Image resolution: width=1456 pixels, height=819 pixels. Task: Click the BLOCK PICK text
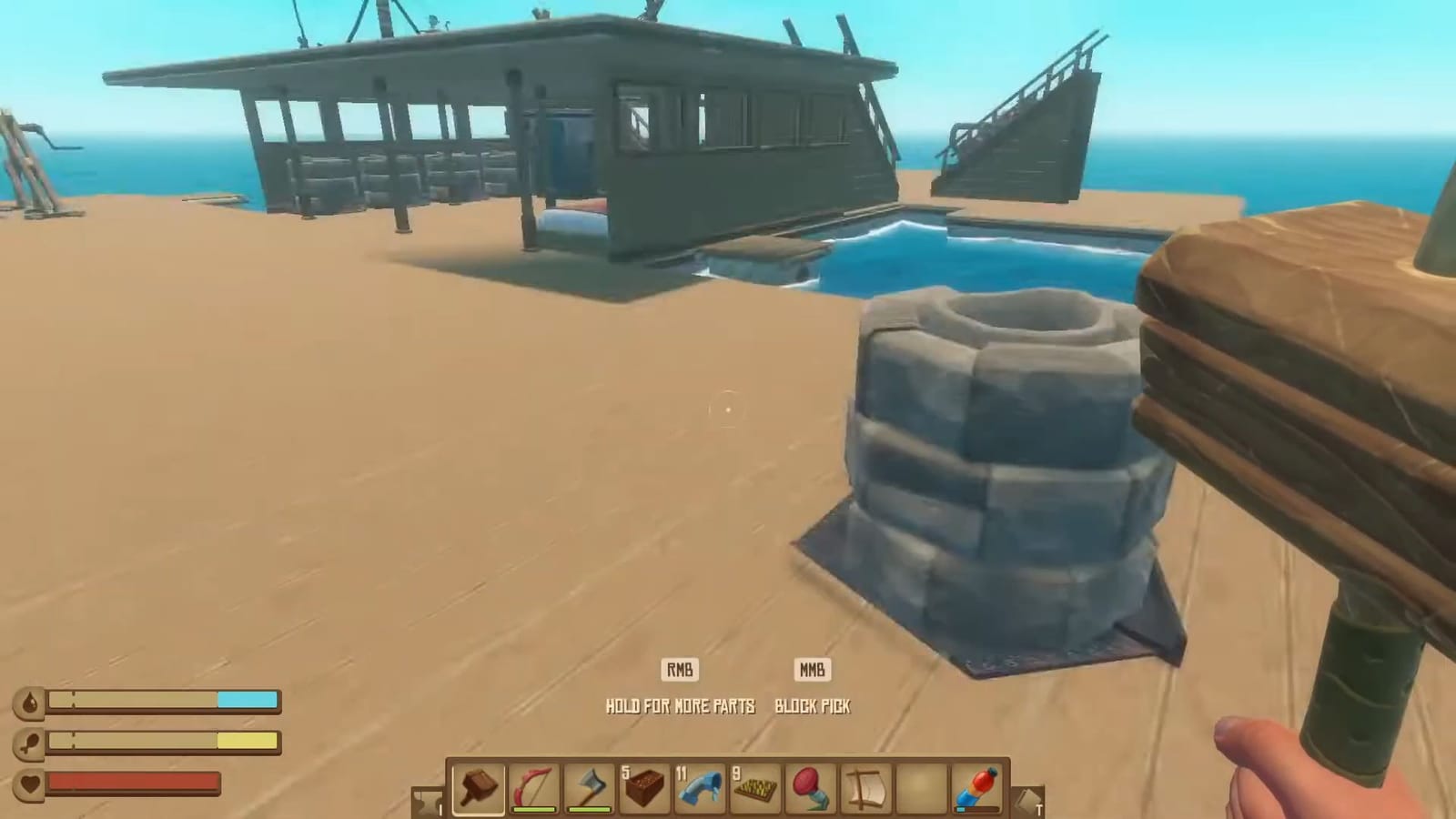[813, 706]
